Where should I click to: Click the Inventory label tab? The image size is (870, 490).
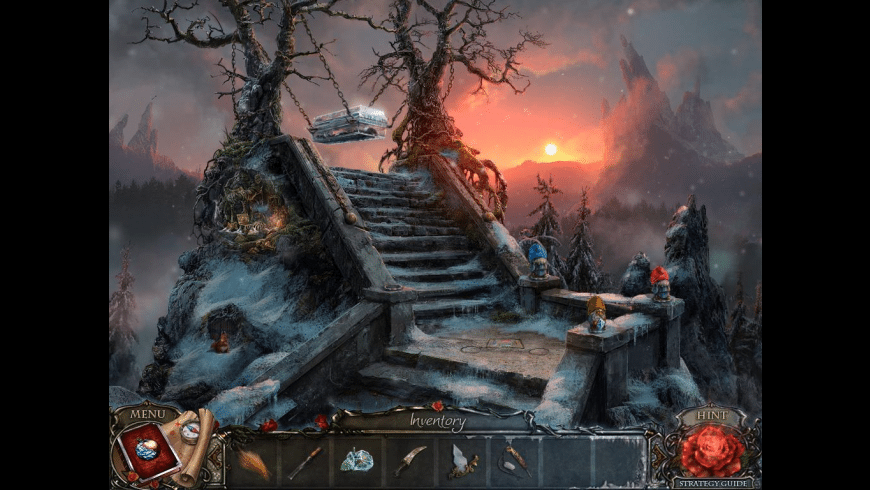[x=437, y=421]
